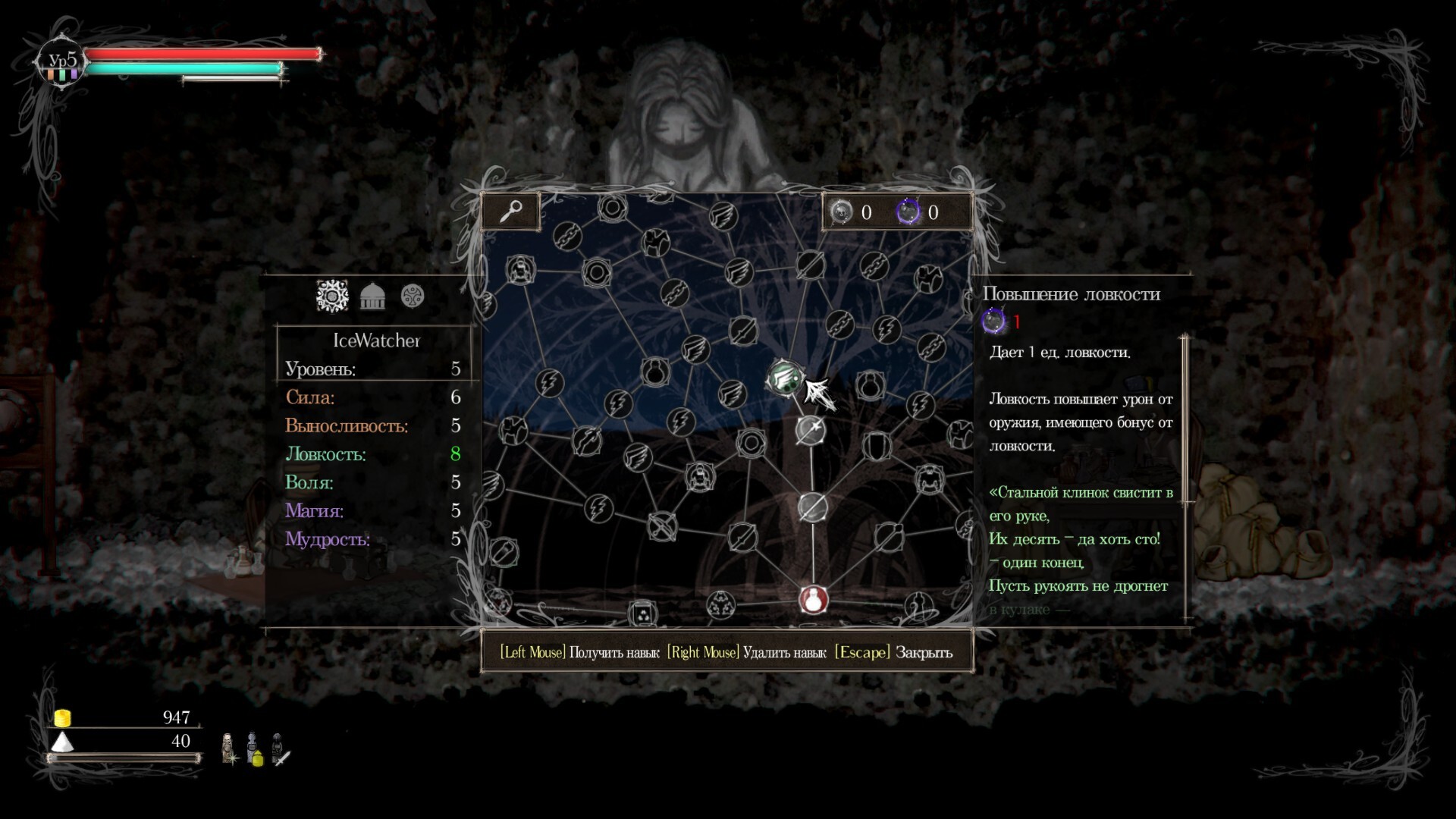Switch to the domed sanctuary tab
Viewport: 1456px width, 819px height.
tap(372, 296)
